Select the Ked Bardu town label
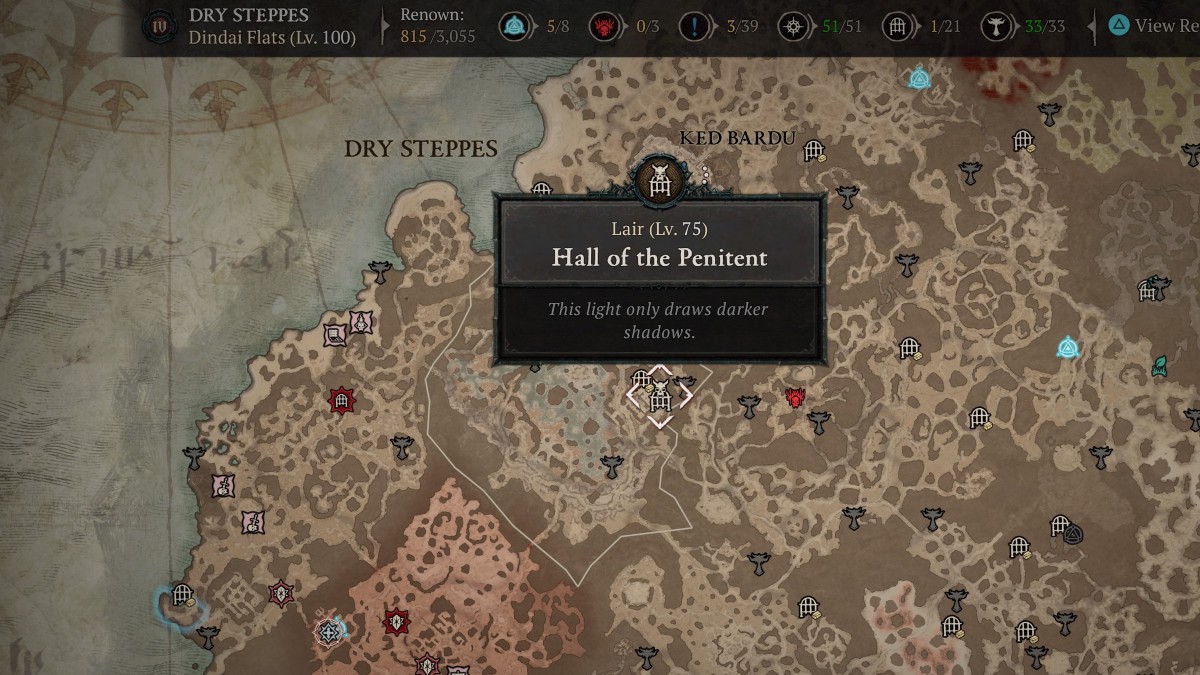 click(x=736, y=138)
